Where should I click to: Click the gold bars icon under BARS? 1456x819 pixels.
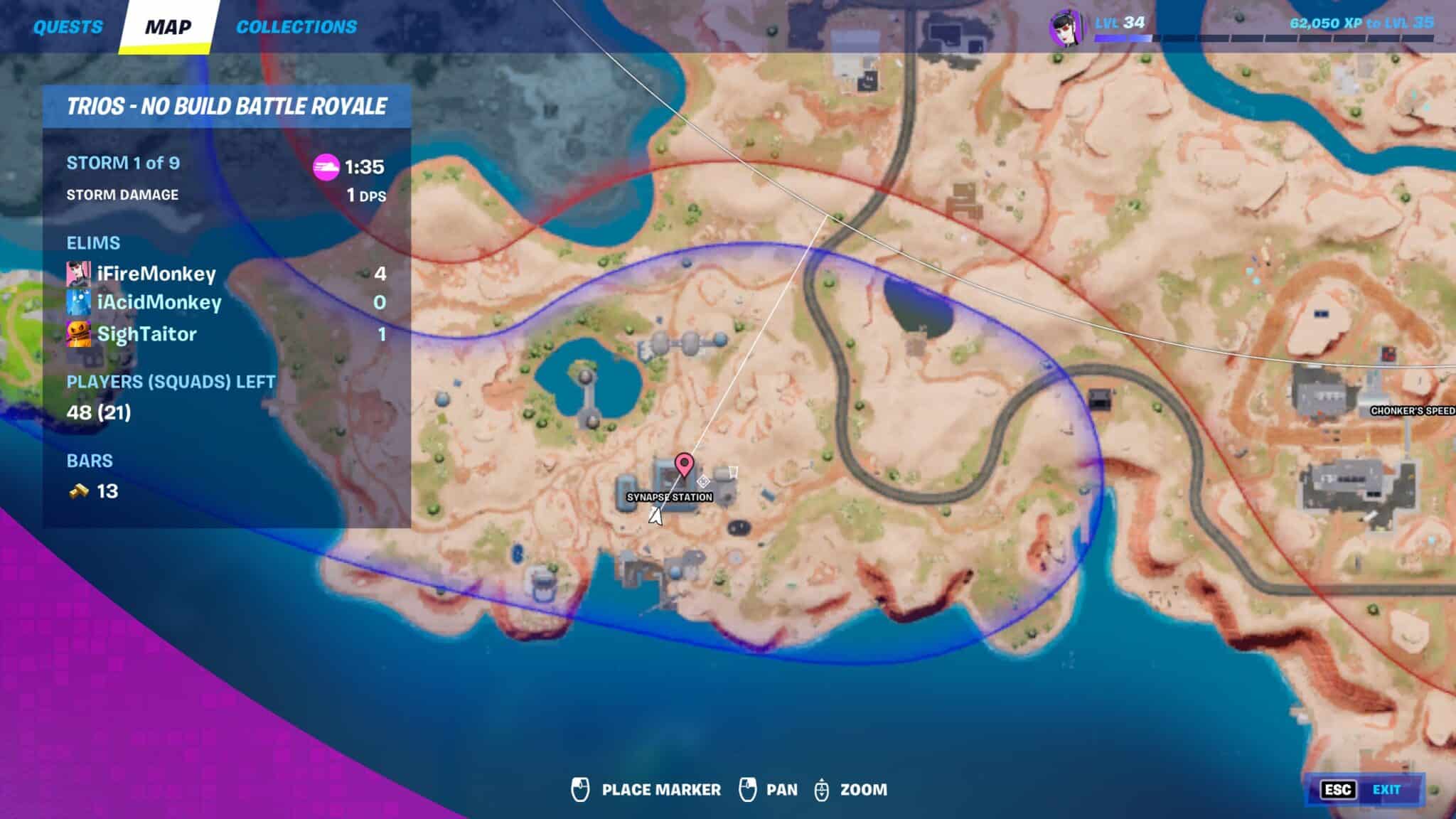pyautogui.click(x=80, y=491)
